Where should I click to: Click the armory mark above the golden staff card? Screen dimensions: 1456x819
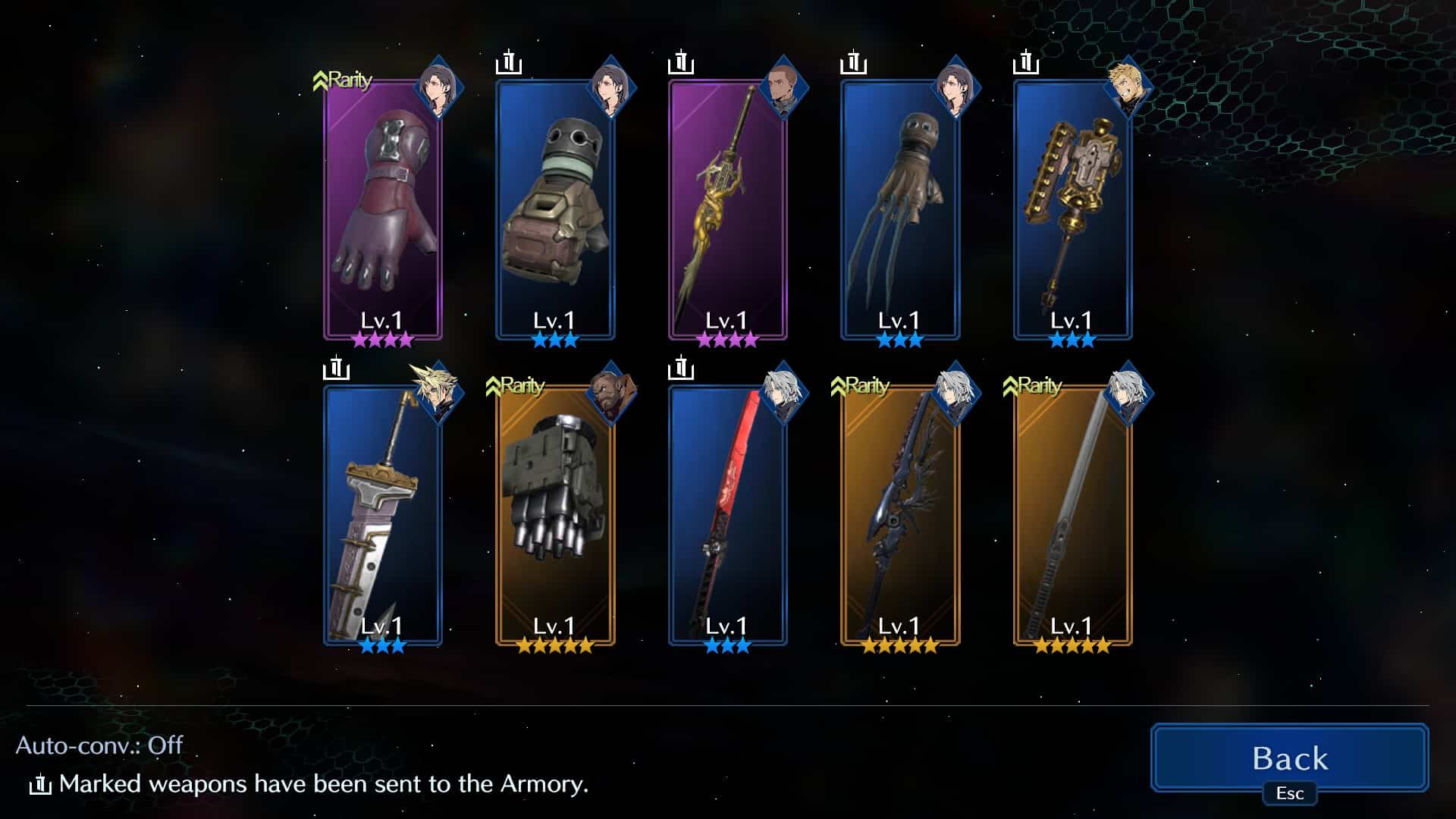click(680, 64)
